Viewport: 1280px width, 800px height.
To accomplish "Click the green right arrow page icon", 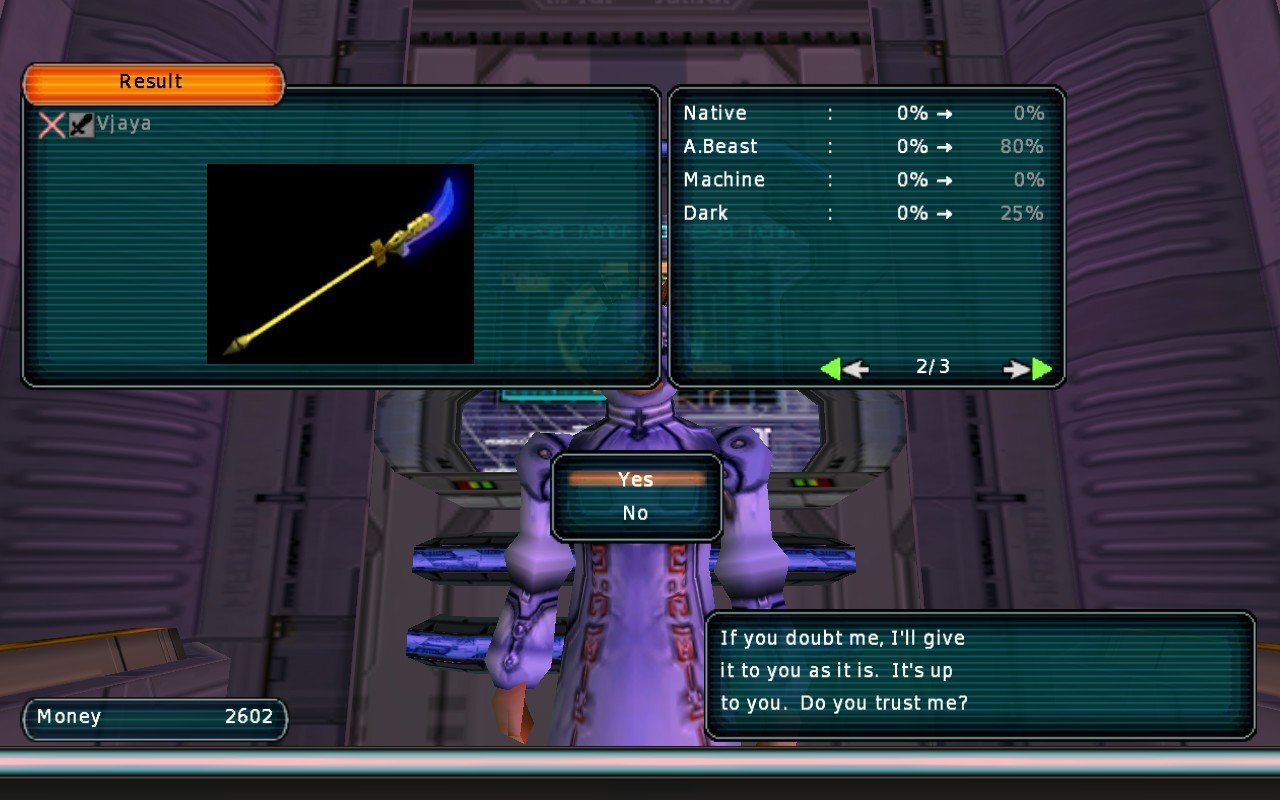I will point(1042,369).
